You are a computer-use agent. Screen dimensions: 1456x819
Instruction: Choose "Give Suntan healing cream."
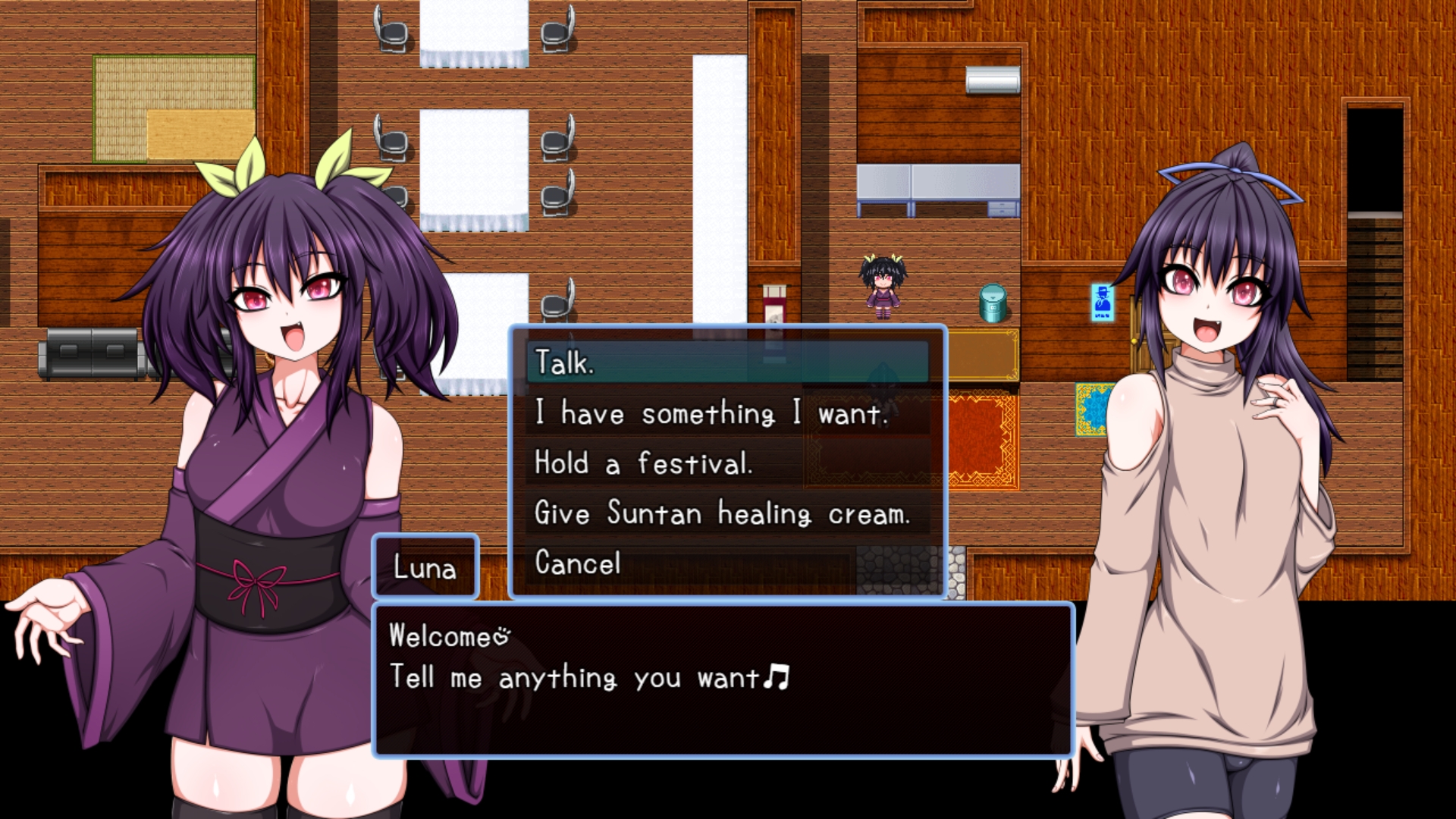click(x=726, y=513)
